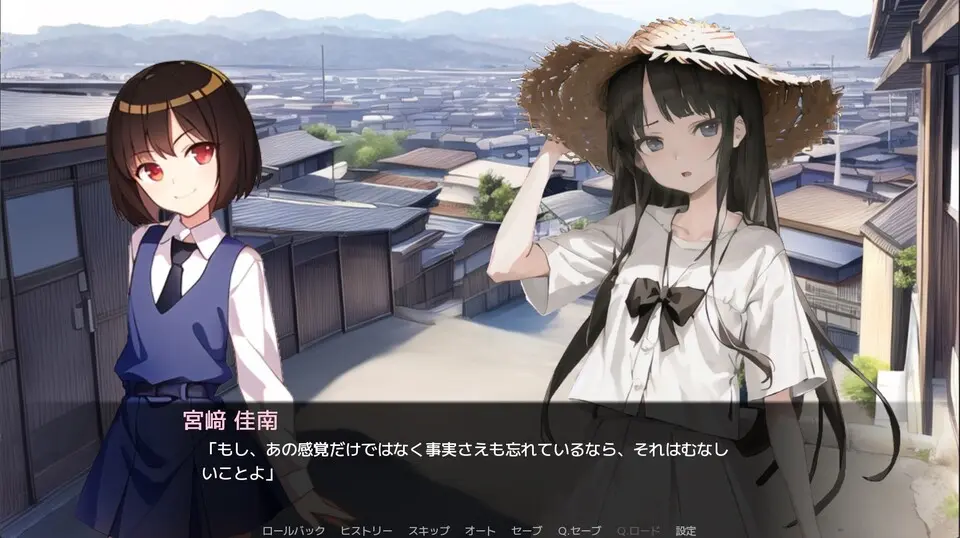Open the ヒストリー (history) log

(x=366, y=530)
